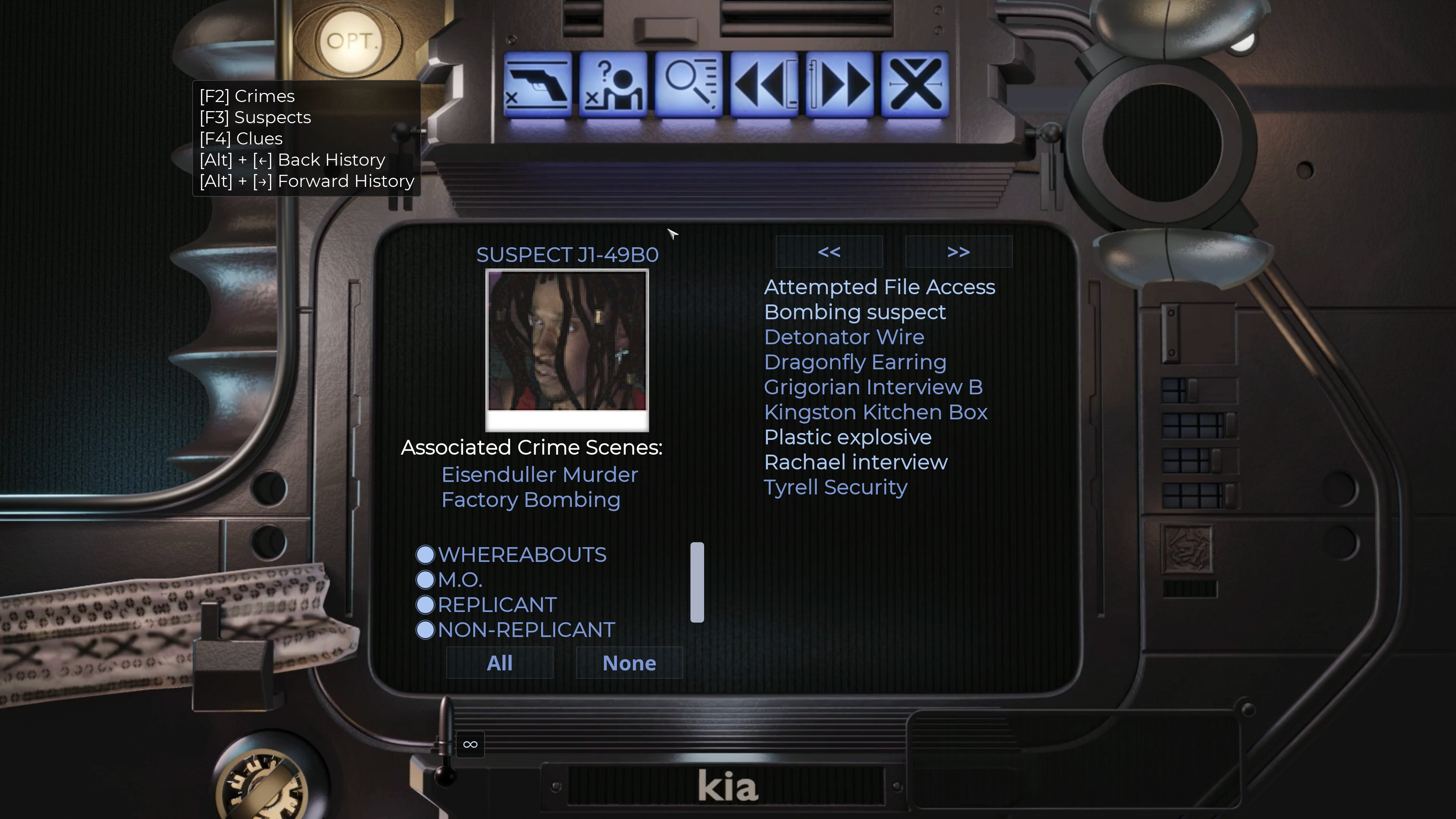Open the OPT. options button
Screen dimensions: 1456x819
click(349, 41)
